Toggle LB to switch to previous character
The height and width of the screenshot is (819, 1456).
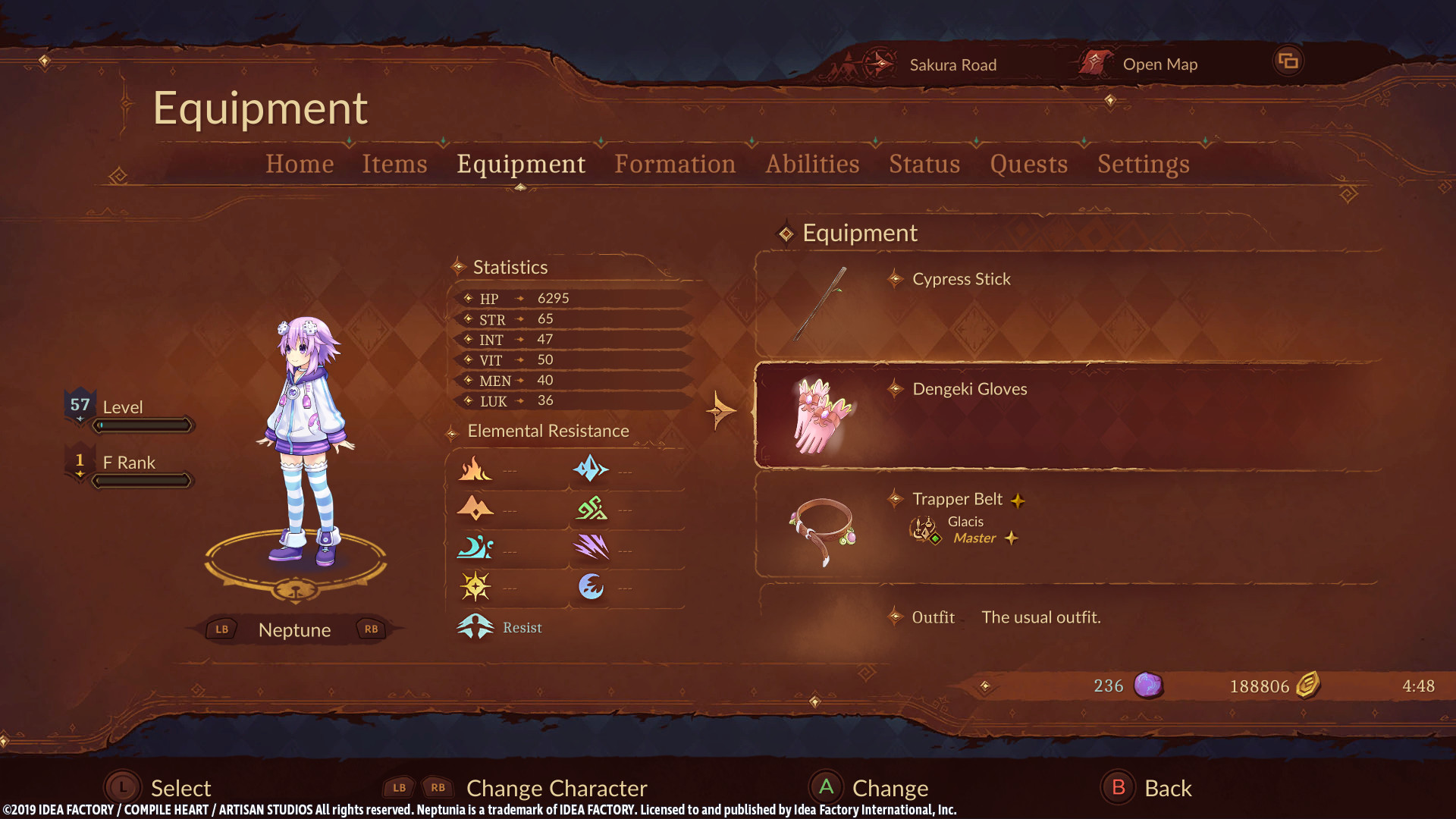click(x=221, y=629)
